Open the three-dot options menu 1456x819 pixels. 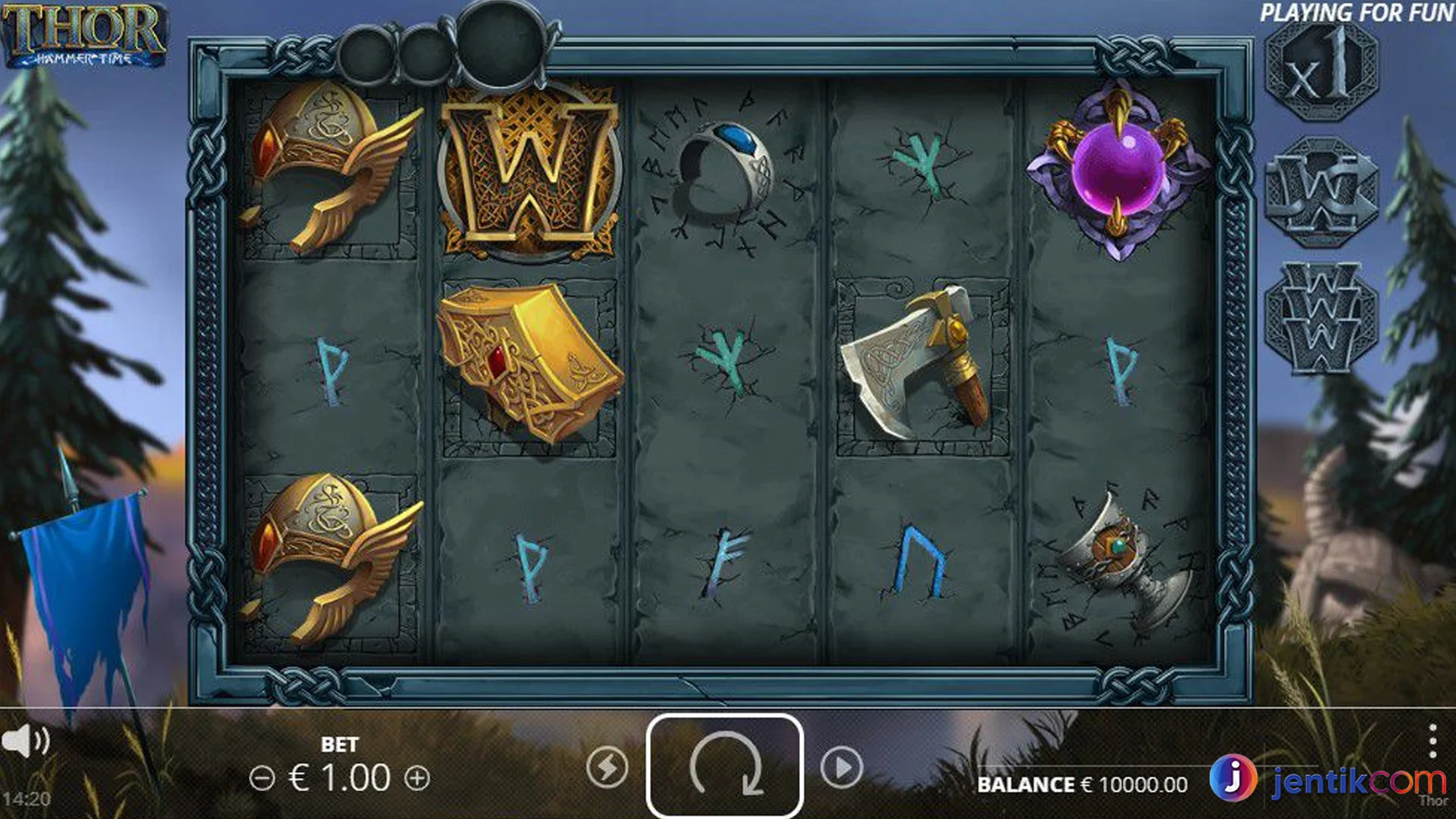click(x=1432, y=741)
